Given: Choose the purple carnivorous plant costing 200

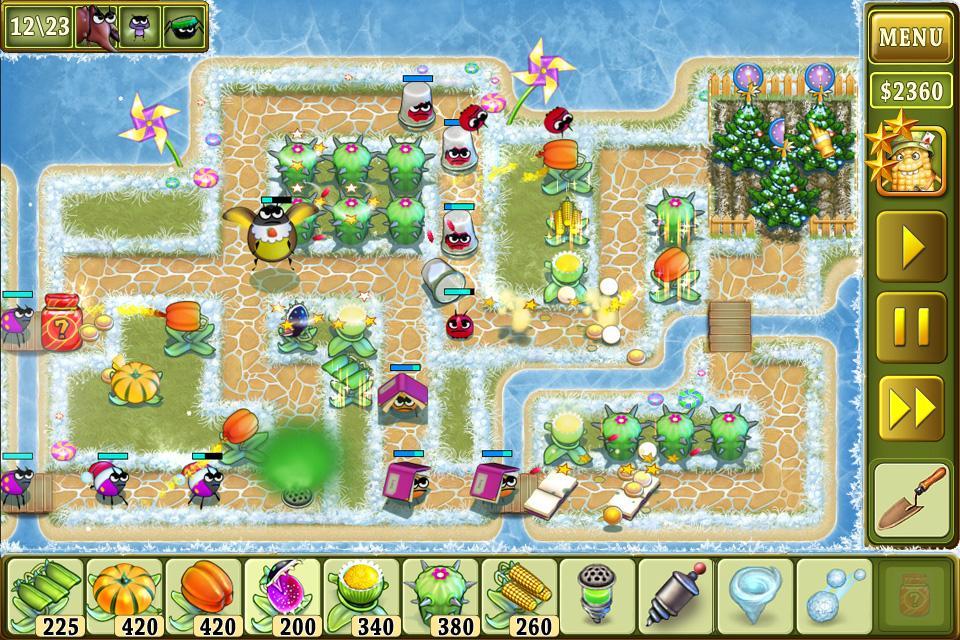Looking at the screenshot, I should [282, 597].
